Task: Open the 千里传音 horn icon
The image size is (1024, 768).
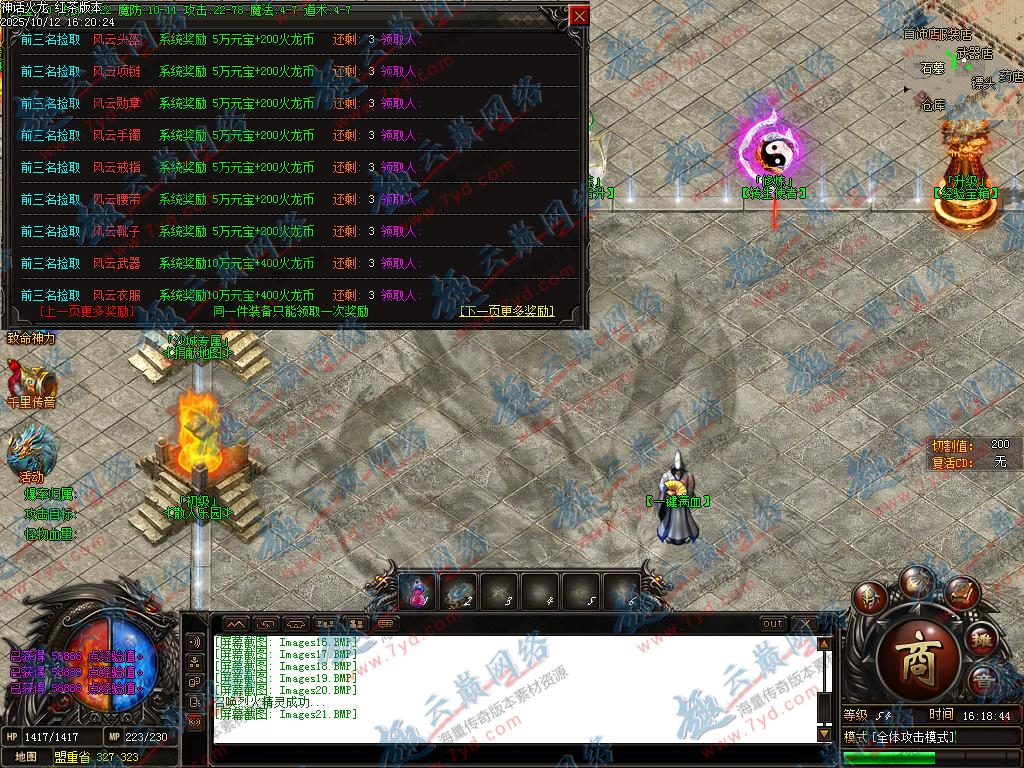Action: [x=28, y=382]
